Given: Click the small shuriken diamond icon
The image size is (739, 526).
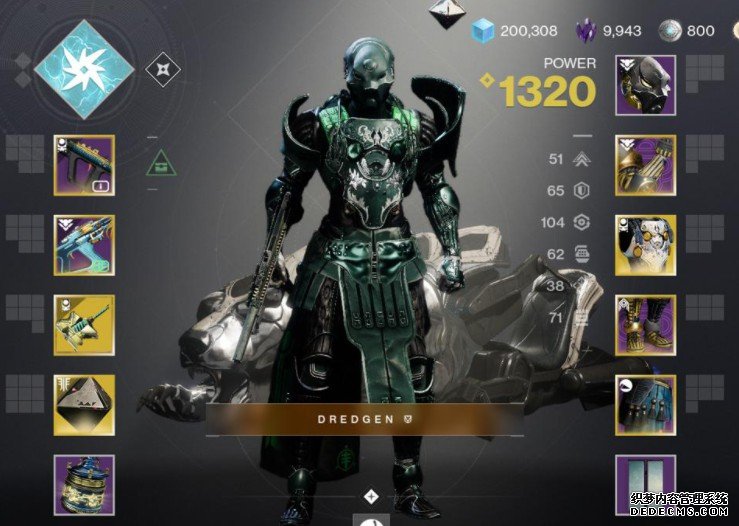Looking at the screenshot, I should (x=163, y=70).
